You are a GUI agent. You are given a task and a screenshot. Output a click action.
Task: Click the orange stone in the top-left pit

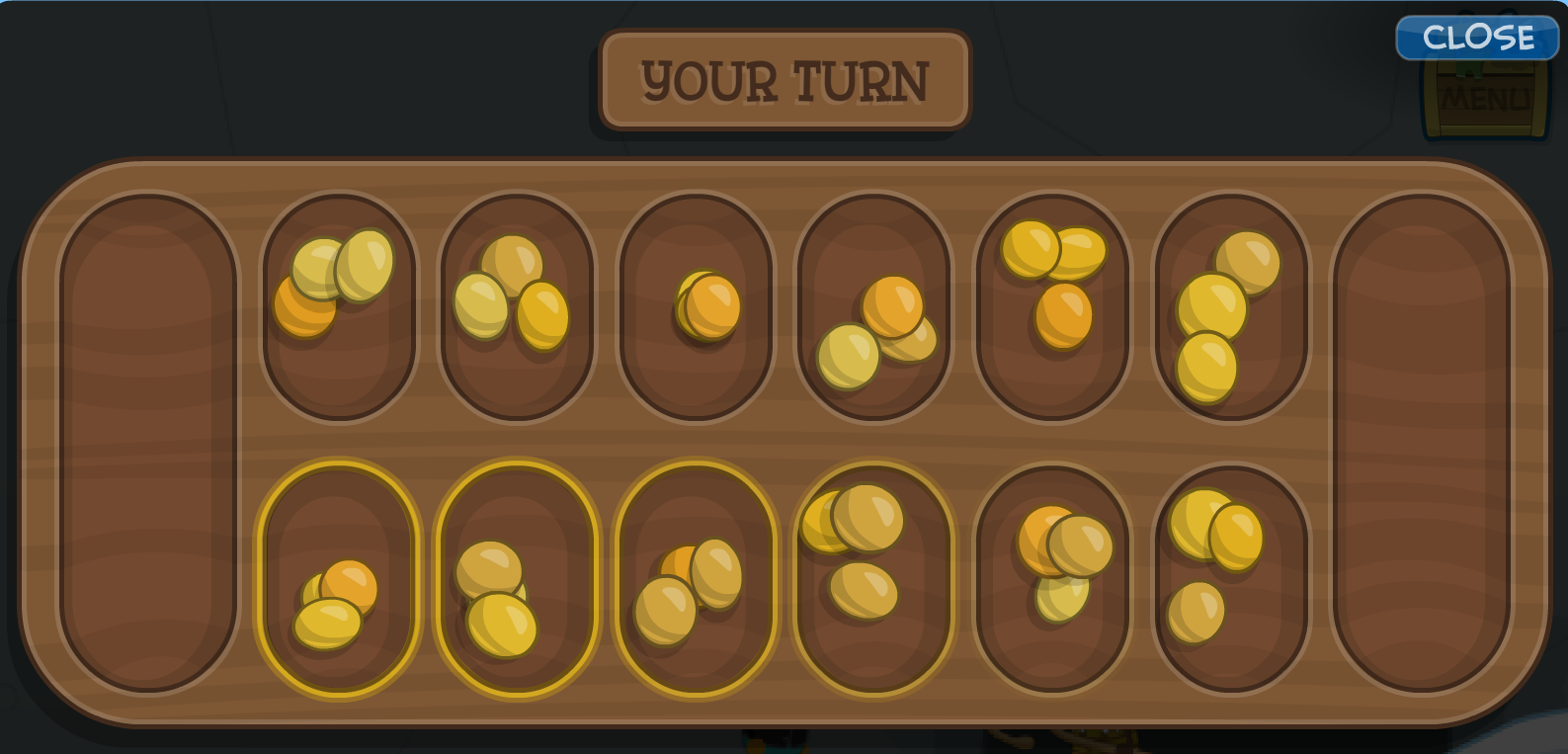pyautogui.click(x=304, y=309)
